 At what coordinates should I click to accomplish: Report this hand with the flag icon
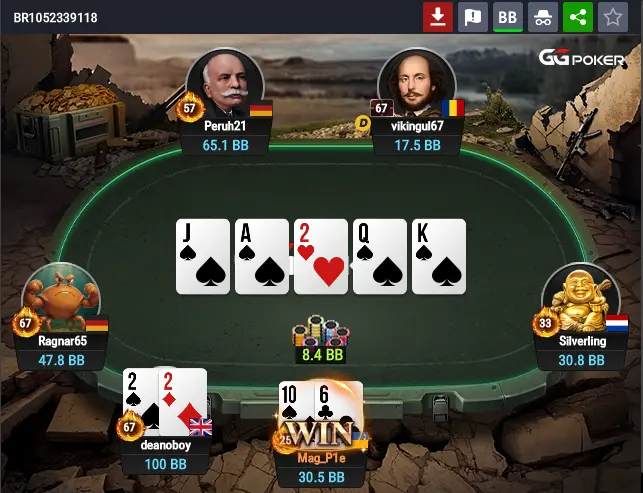click(x=471, y=17)
